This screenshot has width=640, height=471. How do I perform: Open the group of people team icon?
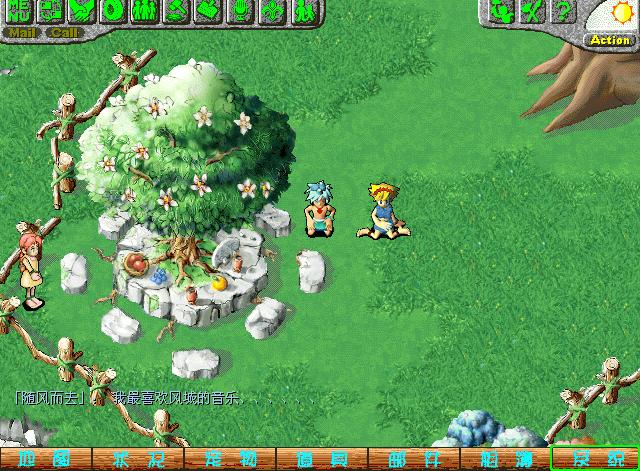[145, 11]
